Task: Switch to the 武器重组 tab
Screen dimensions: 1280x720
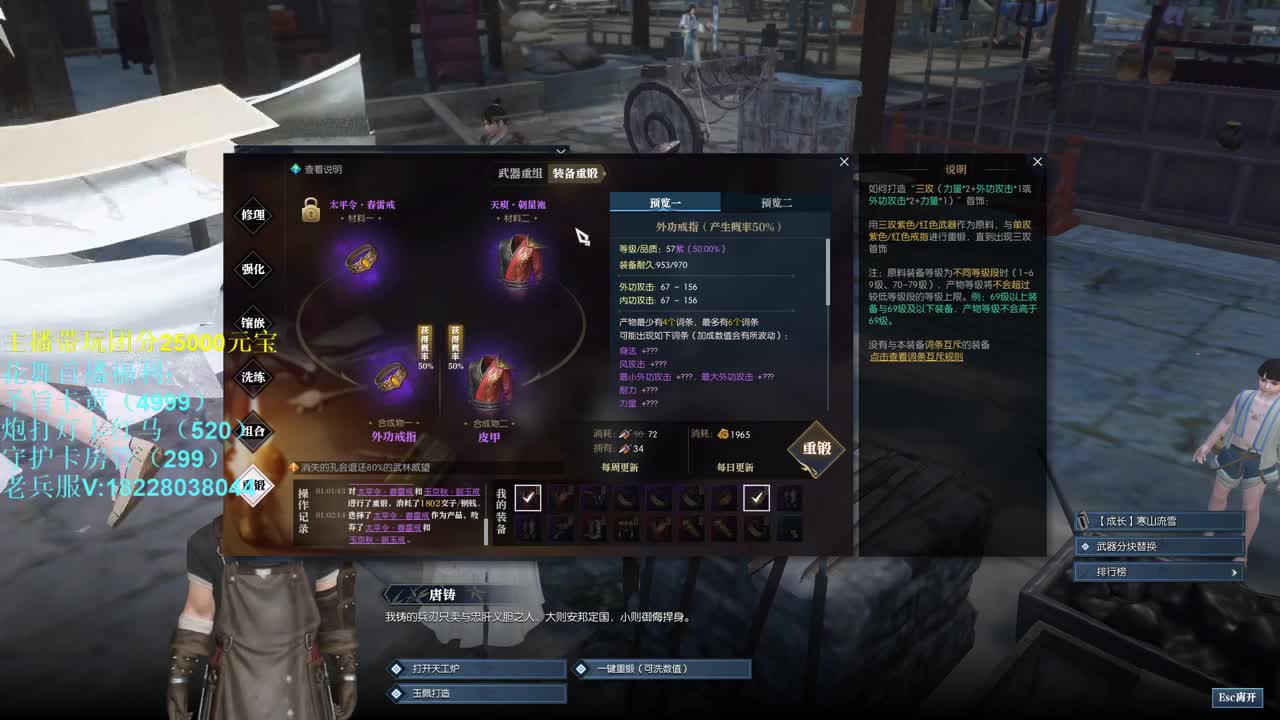Action: [520, 172]
